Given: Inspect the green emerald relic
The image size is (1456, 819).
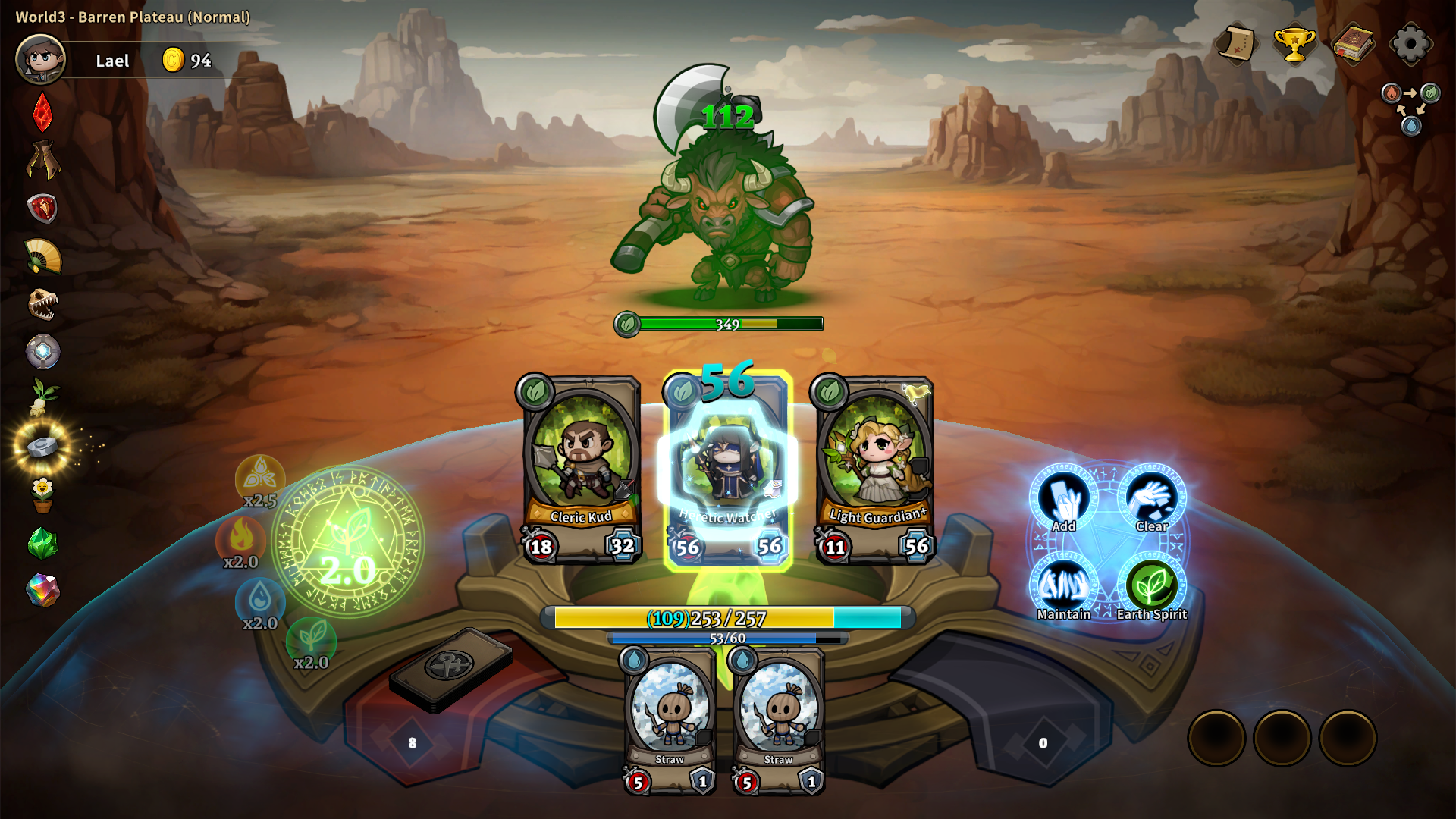Looking at the screenshot, I should coord(43,543).
